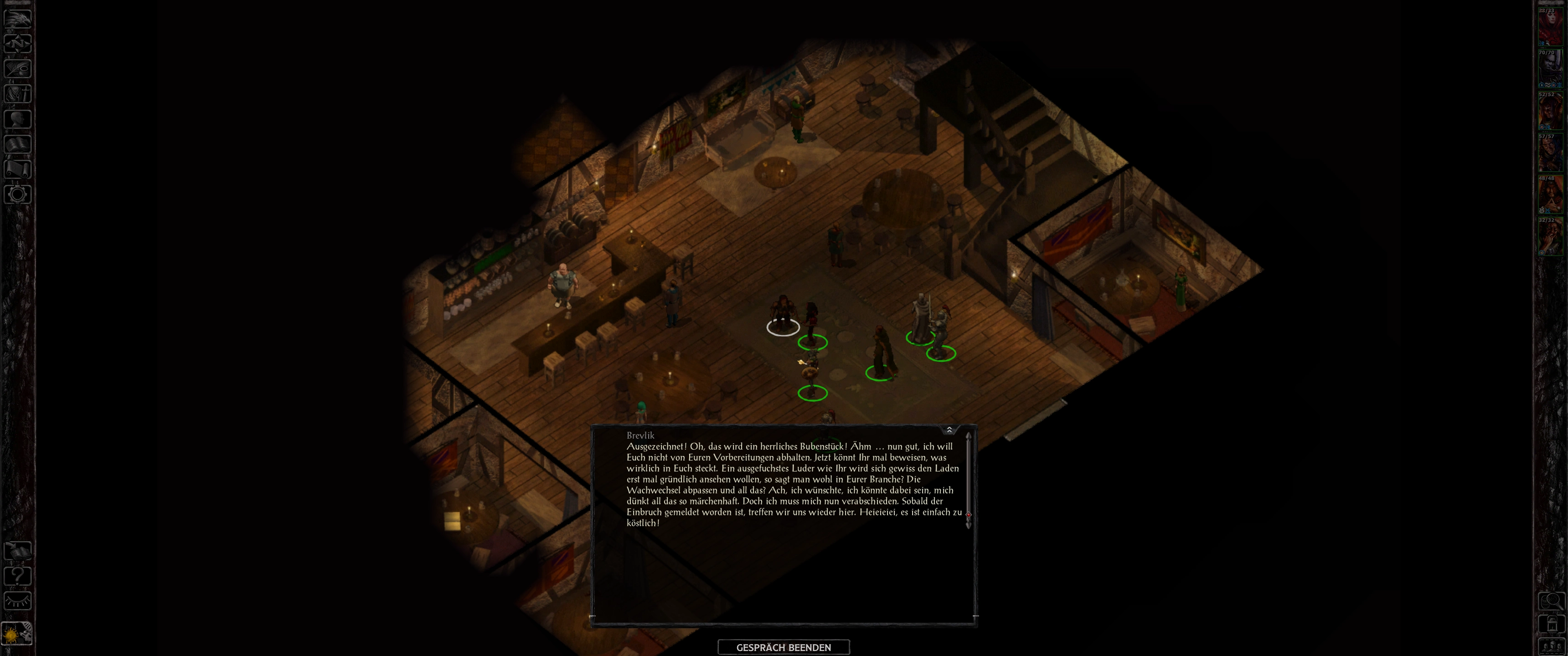Click the Gespräch beenden button

pos(784,647)
